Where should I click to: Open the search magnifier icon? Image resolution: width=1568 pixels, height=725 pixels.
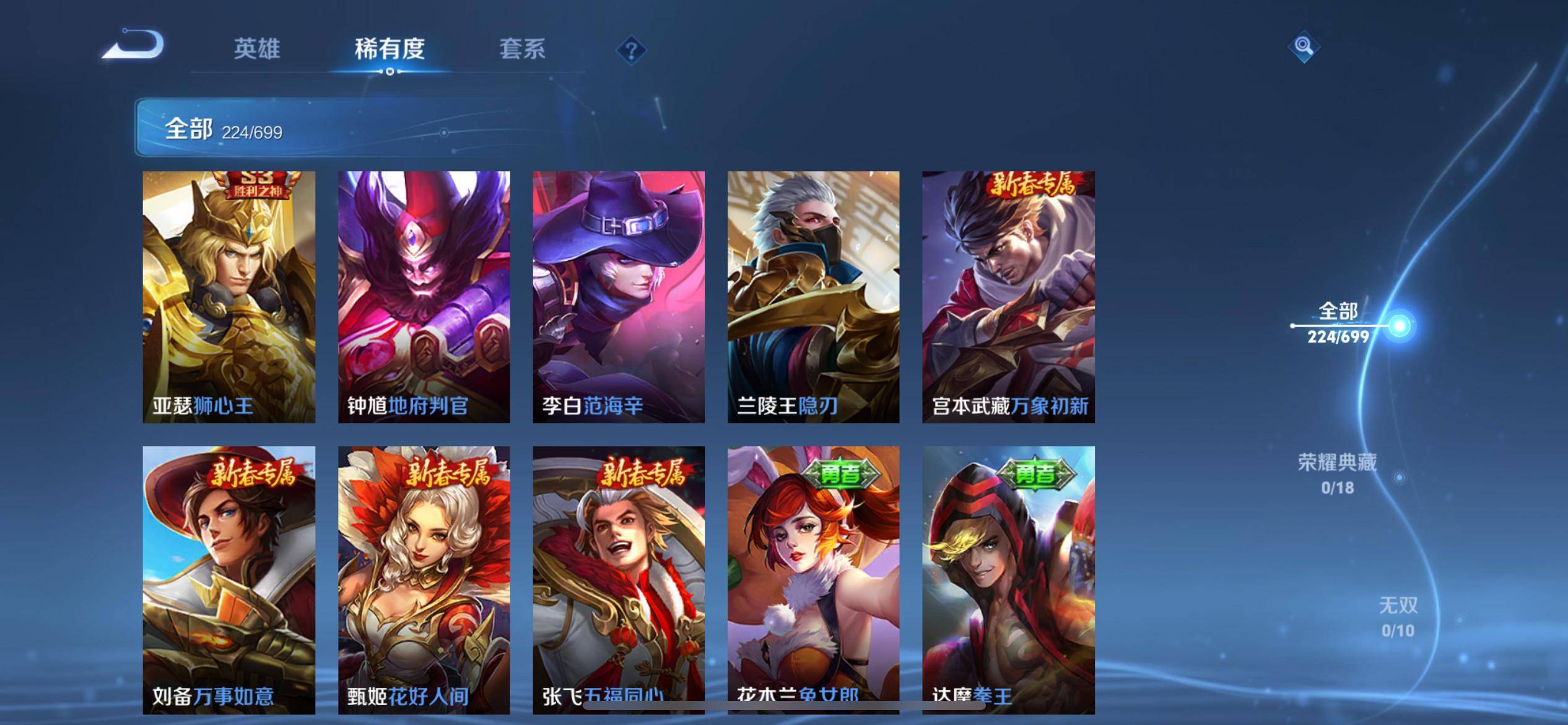(1304, 46)
